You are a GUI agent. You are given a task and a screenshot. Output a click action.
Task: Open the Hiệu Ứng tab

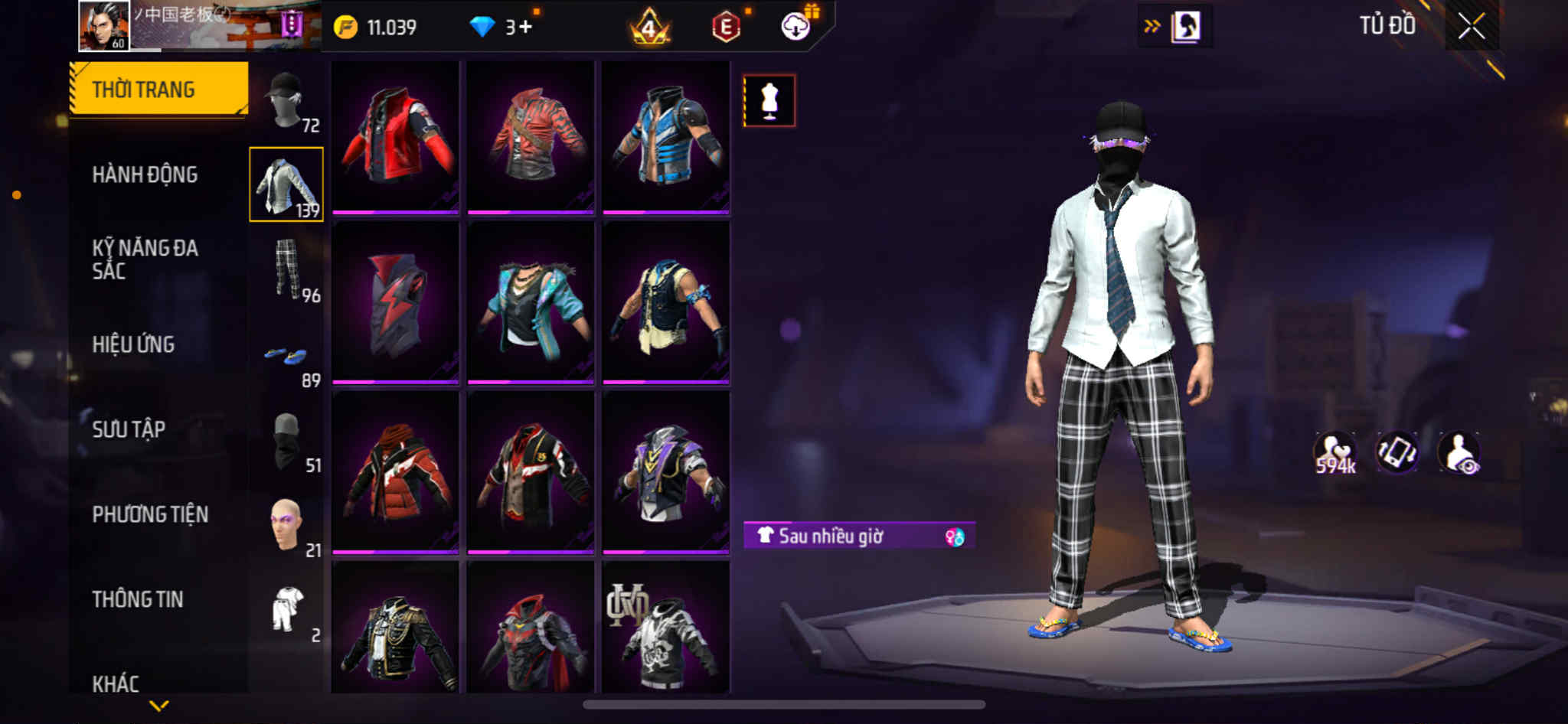point(133,344)
